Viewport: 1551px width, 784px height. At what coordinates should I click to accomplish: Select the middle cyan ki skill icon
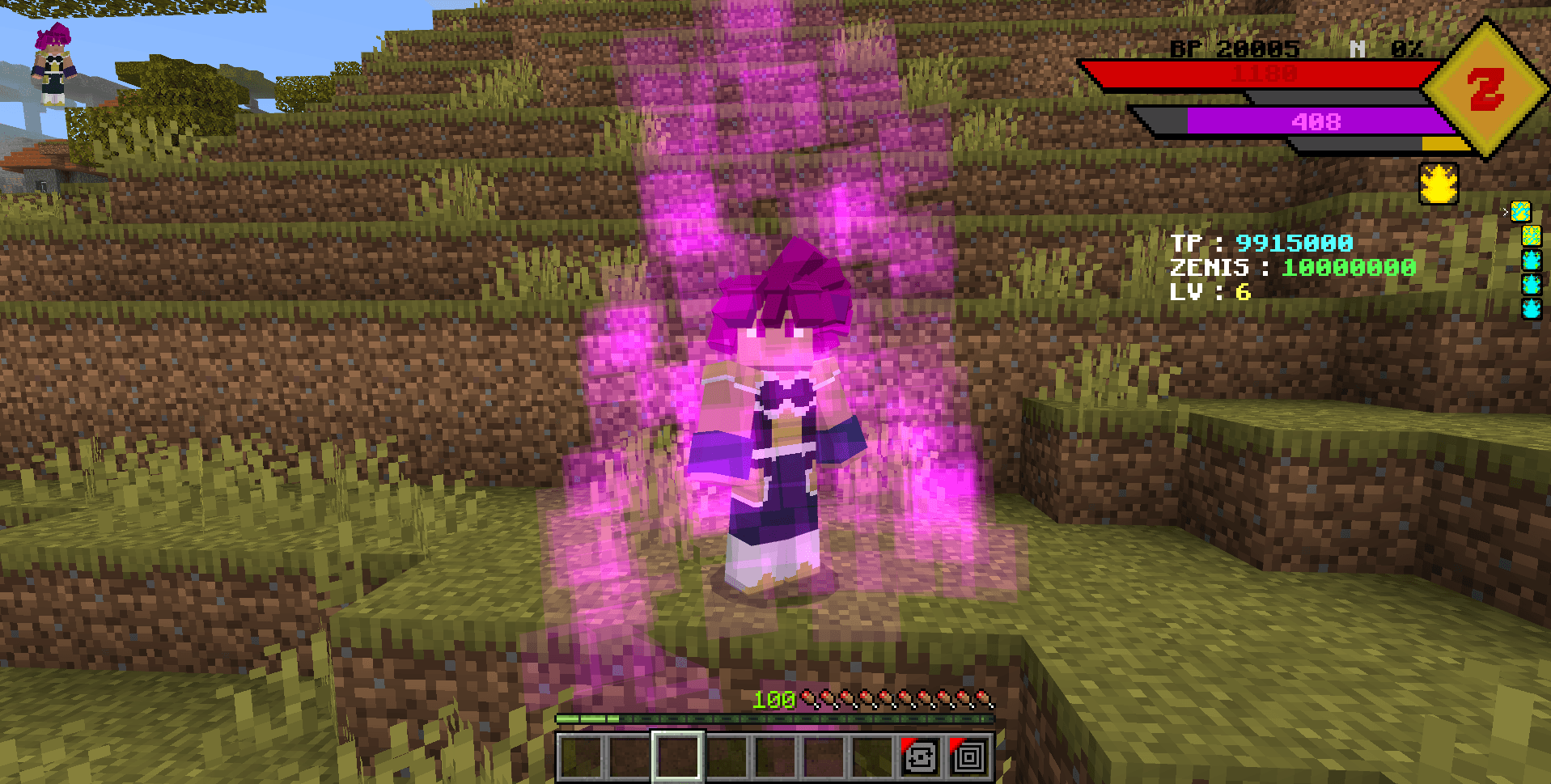click(1532, 283)
